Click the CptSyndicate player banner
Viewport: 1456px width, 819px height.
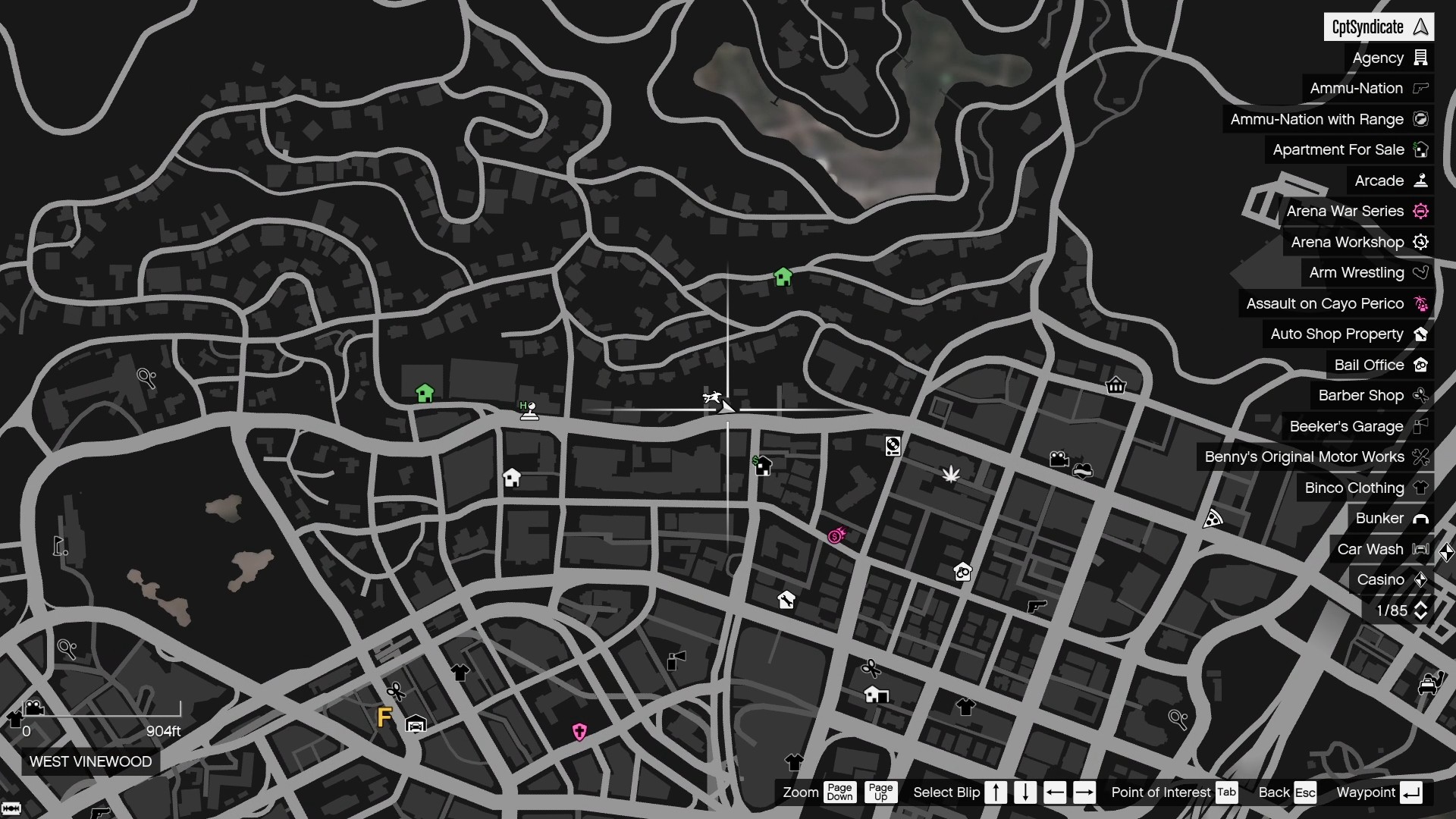tap(1379, 27)
